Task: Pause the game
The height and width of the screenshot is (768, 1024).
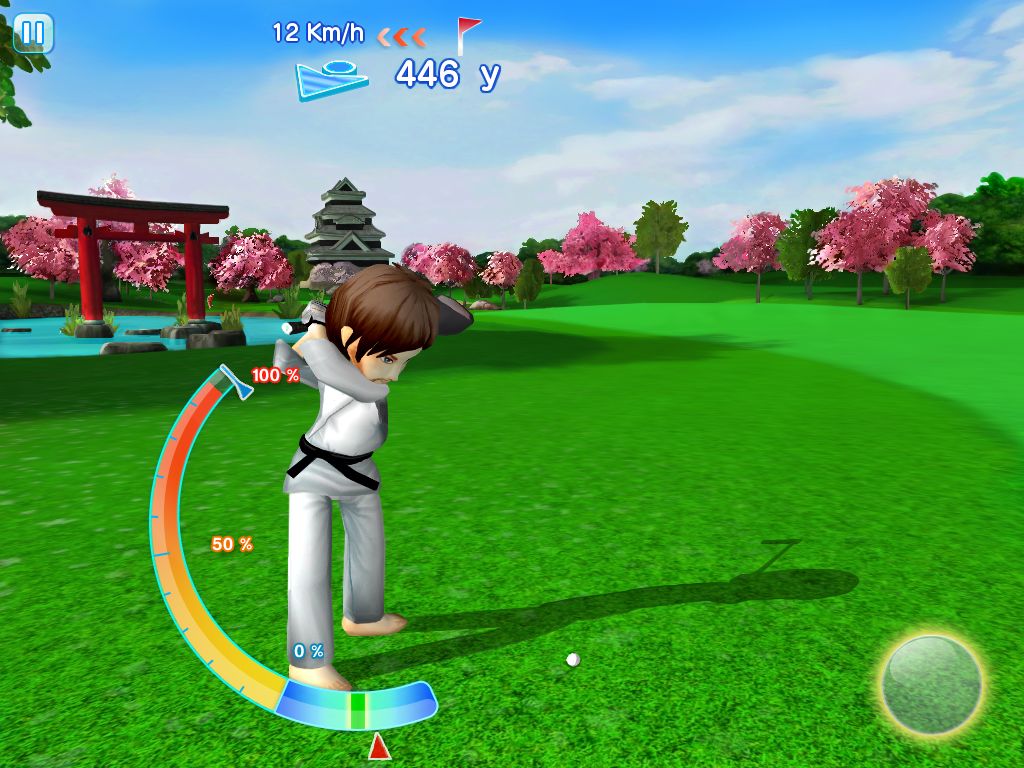Action: [33, 33]
